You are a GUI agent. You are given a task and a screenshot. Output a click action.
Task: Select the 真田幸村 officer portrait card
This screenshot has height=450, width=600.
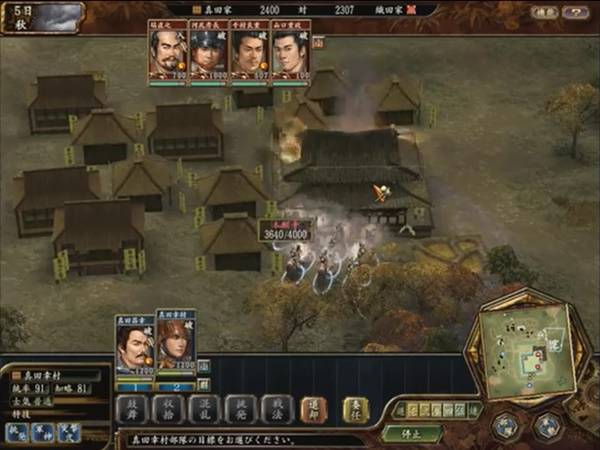pyautogui.click(x=175, y=343)
